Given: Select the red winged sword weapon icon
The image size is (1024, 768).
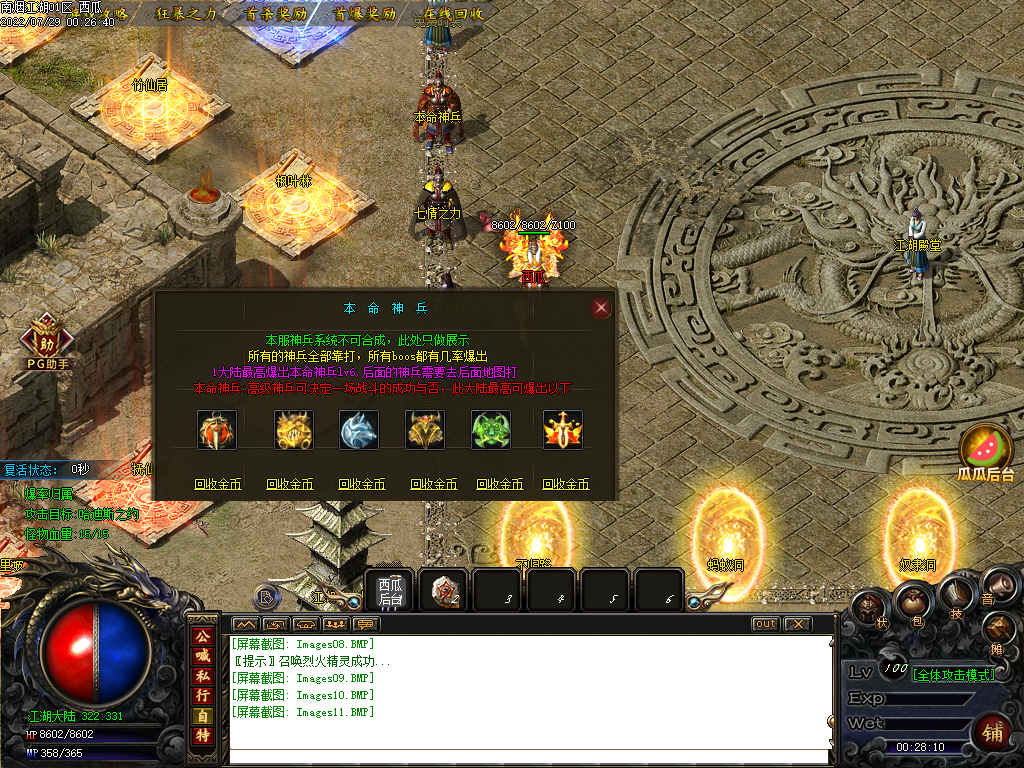Looking at the screenshot, I should (563, 430).
